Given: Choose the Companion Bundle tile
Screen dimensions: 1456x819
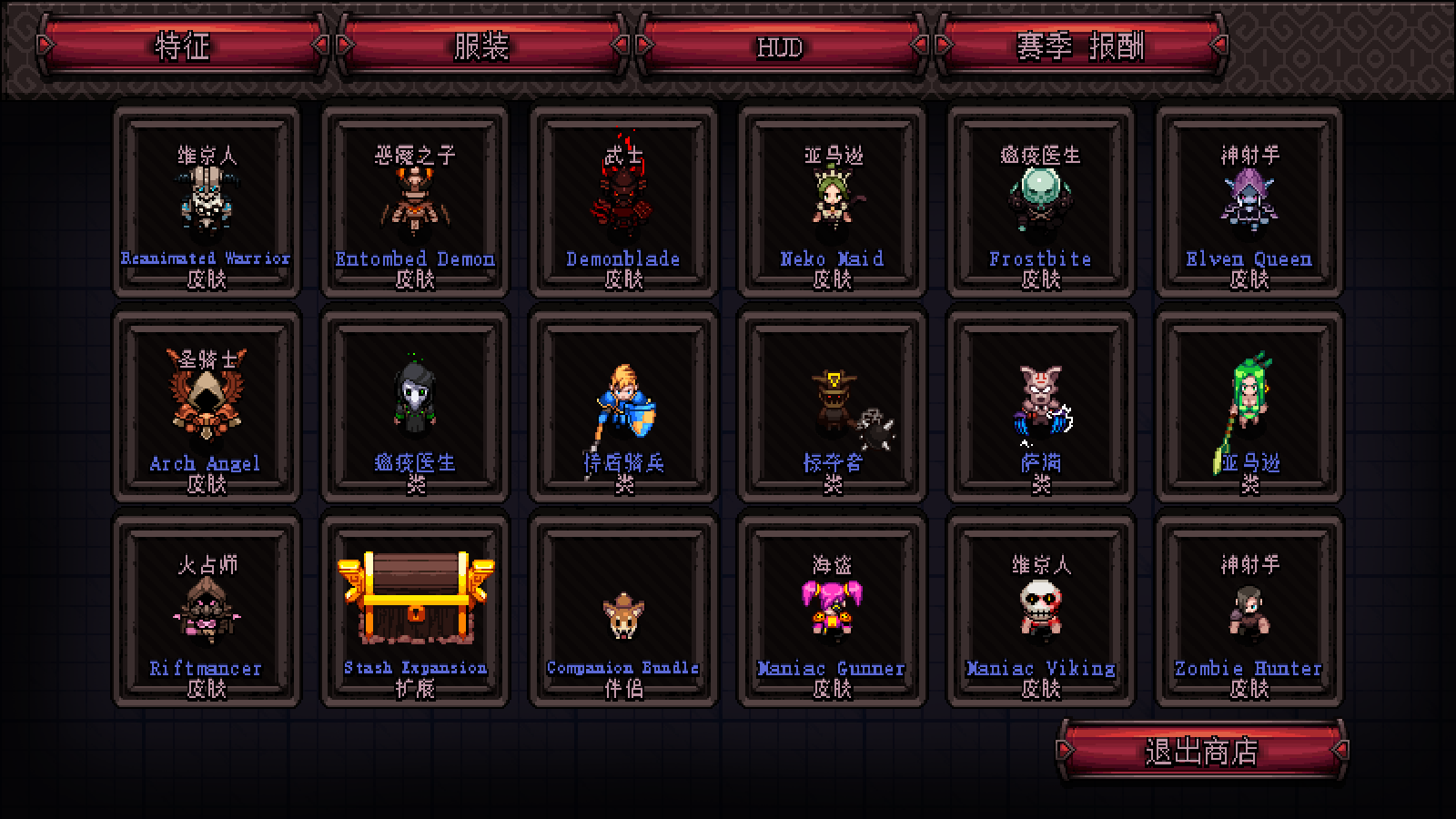Looking at the screenshot, I should (x=623, y=612).
